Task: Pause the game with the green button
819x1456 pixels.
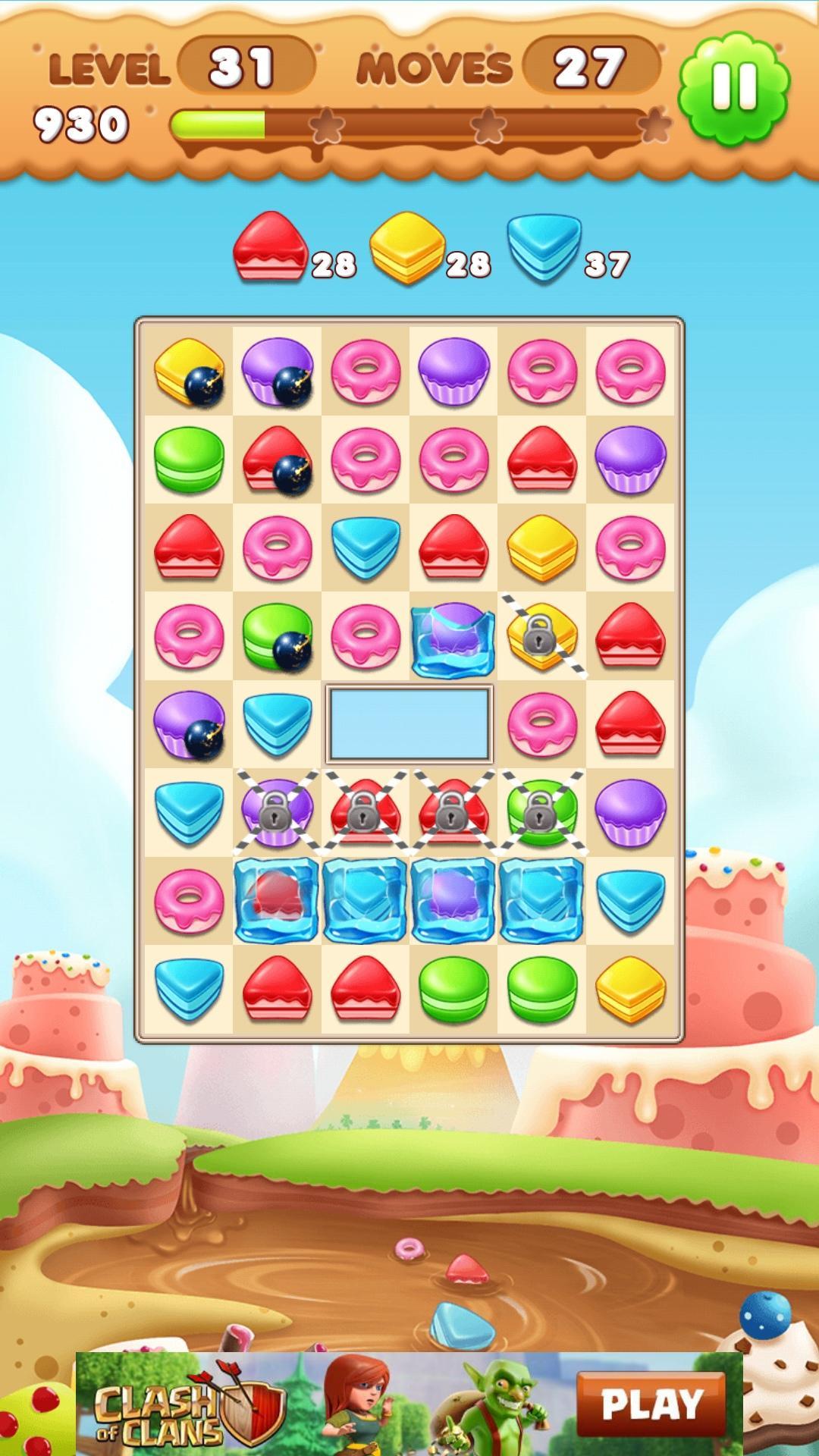Action: click(733, 89)
